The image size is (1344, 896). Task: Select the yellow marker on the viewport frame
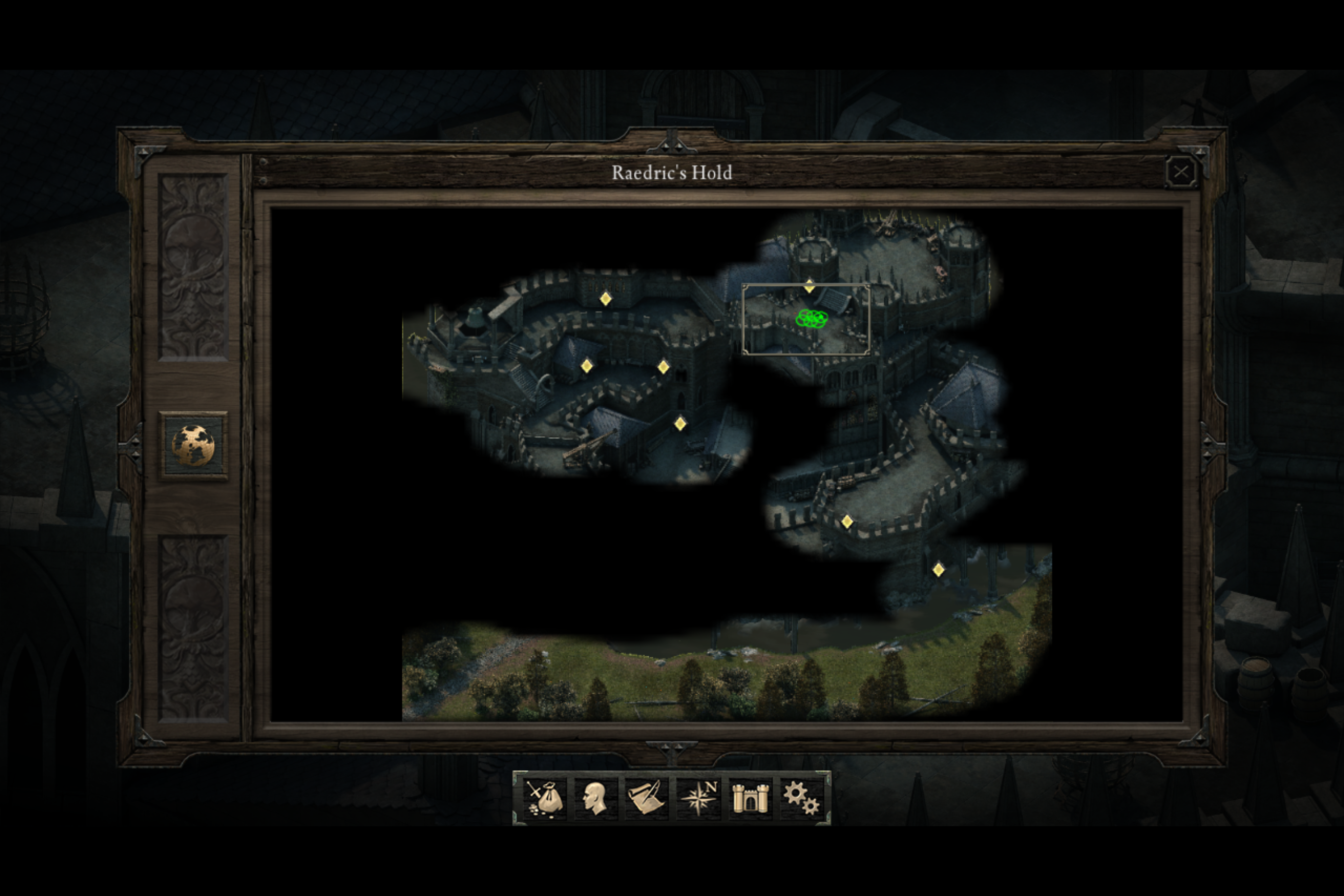(809, 286)
